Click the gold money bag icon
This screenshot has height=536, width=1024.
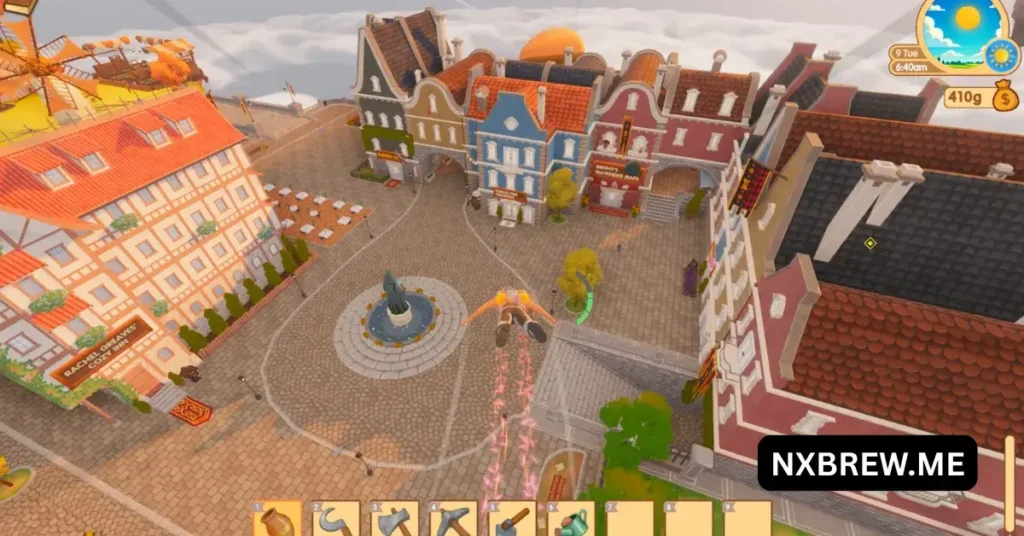(x=1006, y=98)
